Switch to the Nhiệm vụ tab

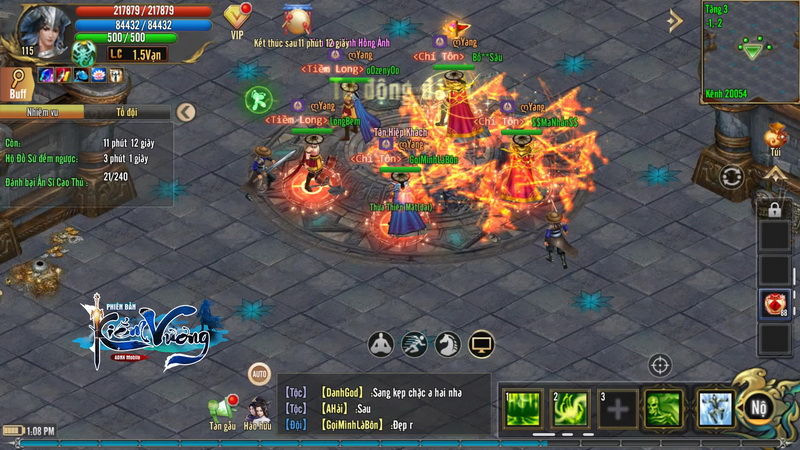coord(42,113)
